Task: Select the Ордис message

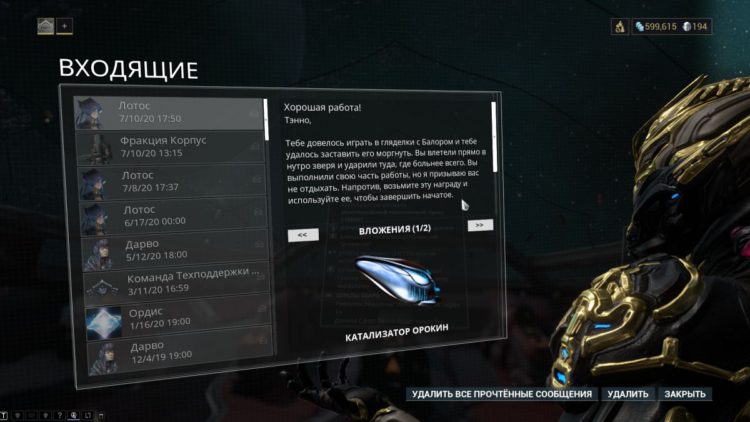Action: click(168, 318)
